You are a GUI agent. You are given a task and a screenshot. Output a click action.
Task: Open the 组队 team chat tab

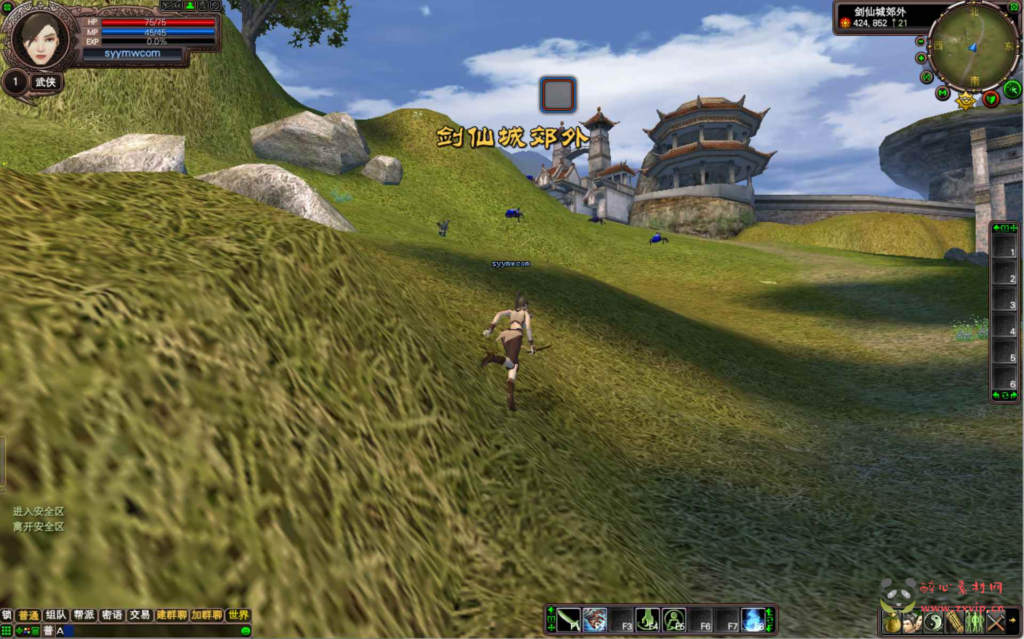point(56,615)
